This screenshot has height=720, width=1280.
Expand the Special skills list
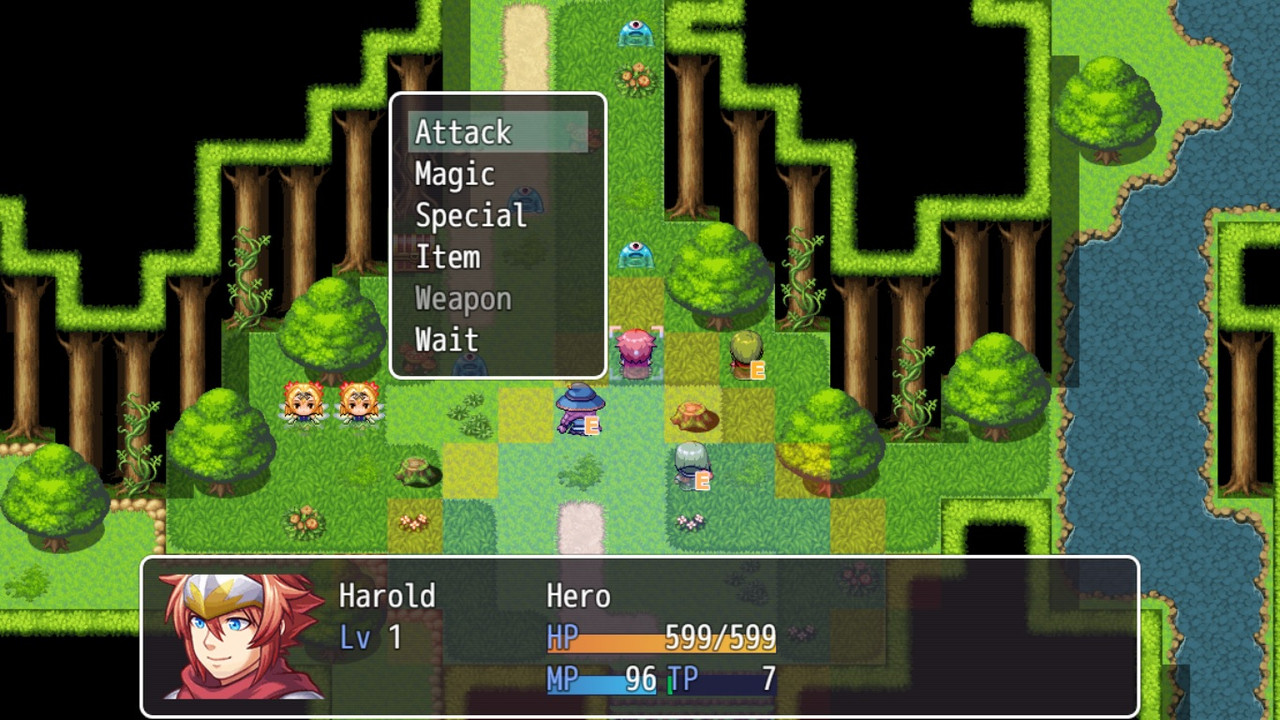(x=471, y=215)
